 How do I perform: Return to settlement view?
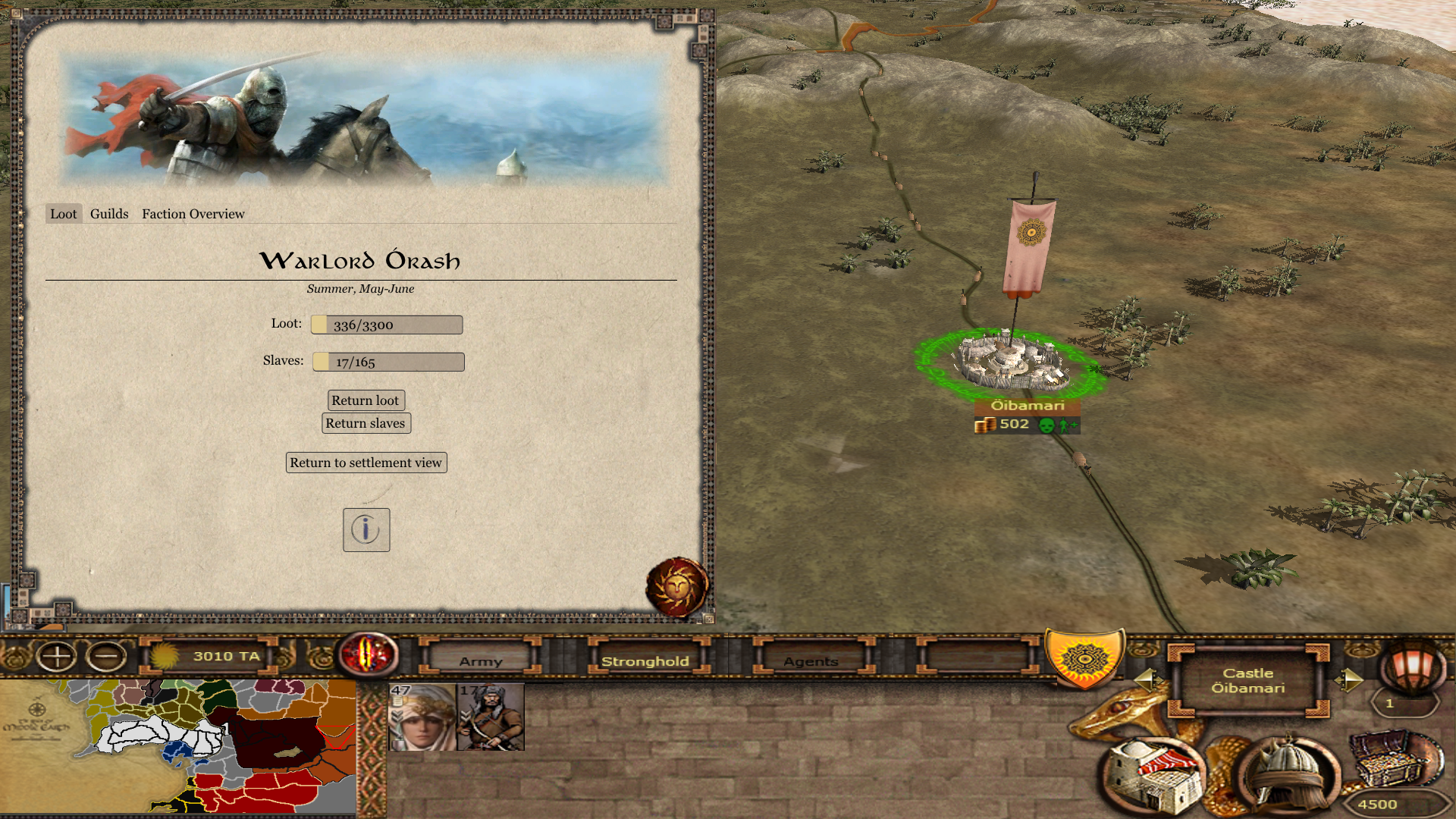coord(366,463)
